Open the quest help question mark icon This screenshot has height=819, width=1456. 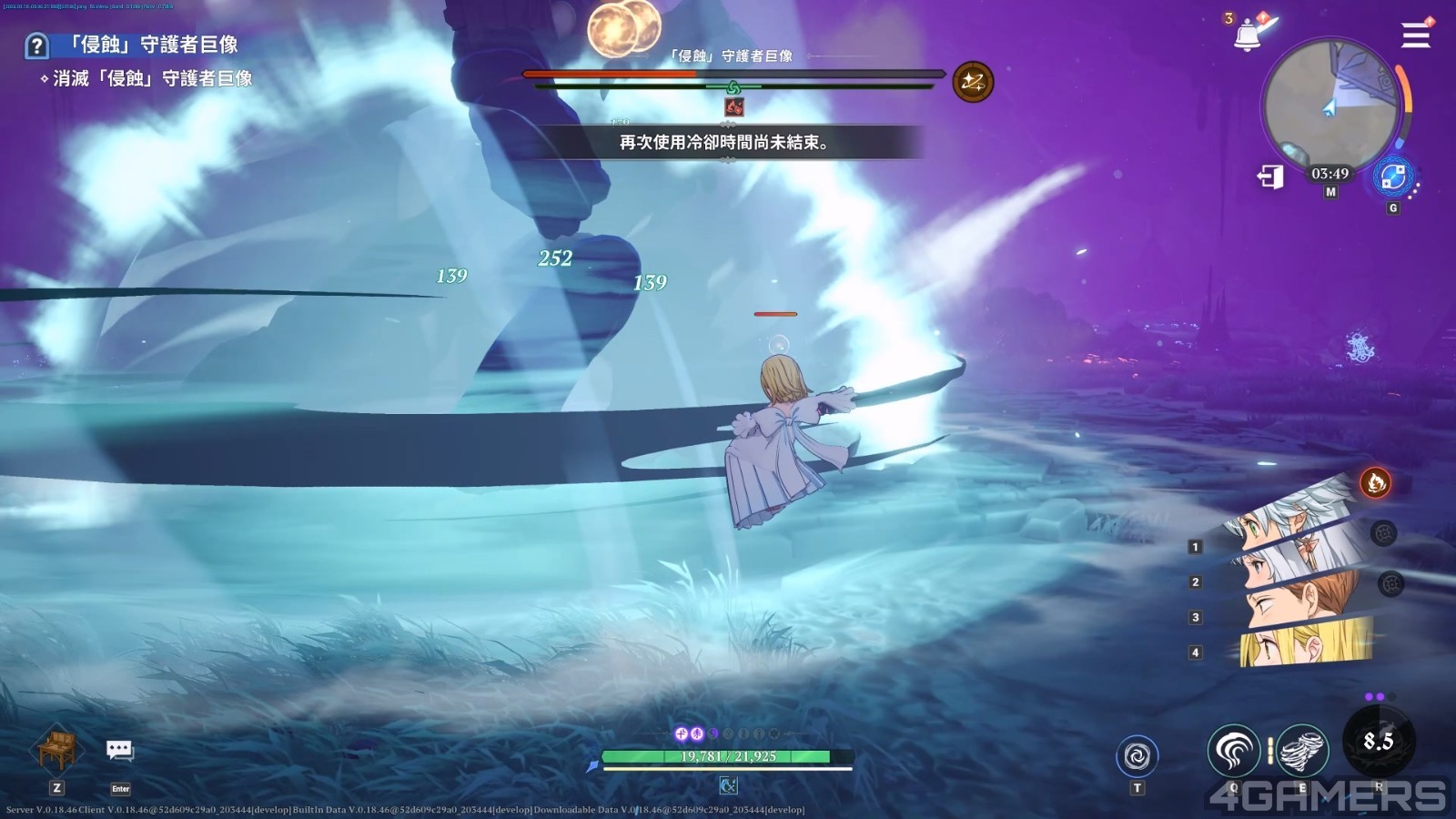36,45
